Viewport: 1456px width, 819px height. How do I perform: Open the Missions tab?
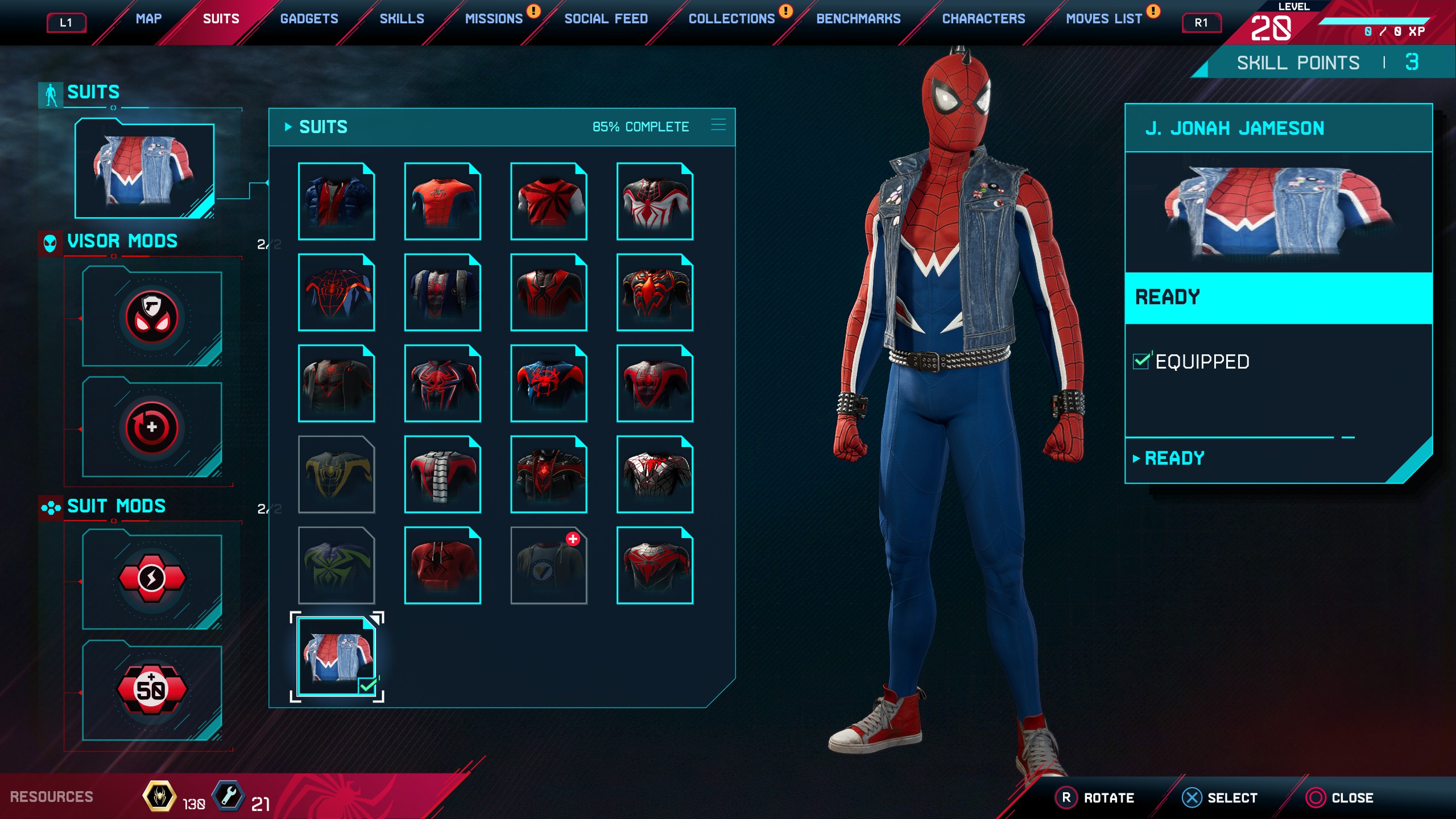pos(494,19)
